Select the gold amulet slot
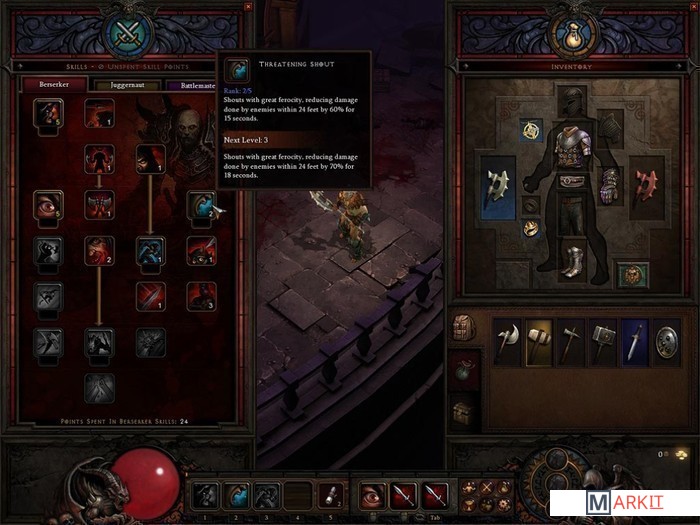 coord(532,129)
